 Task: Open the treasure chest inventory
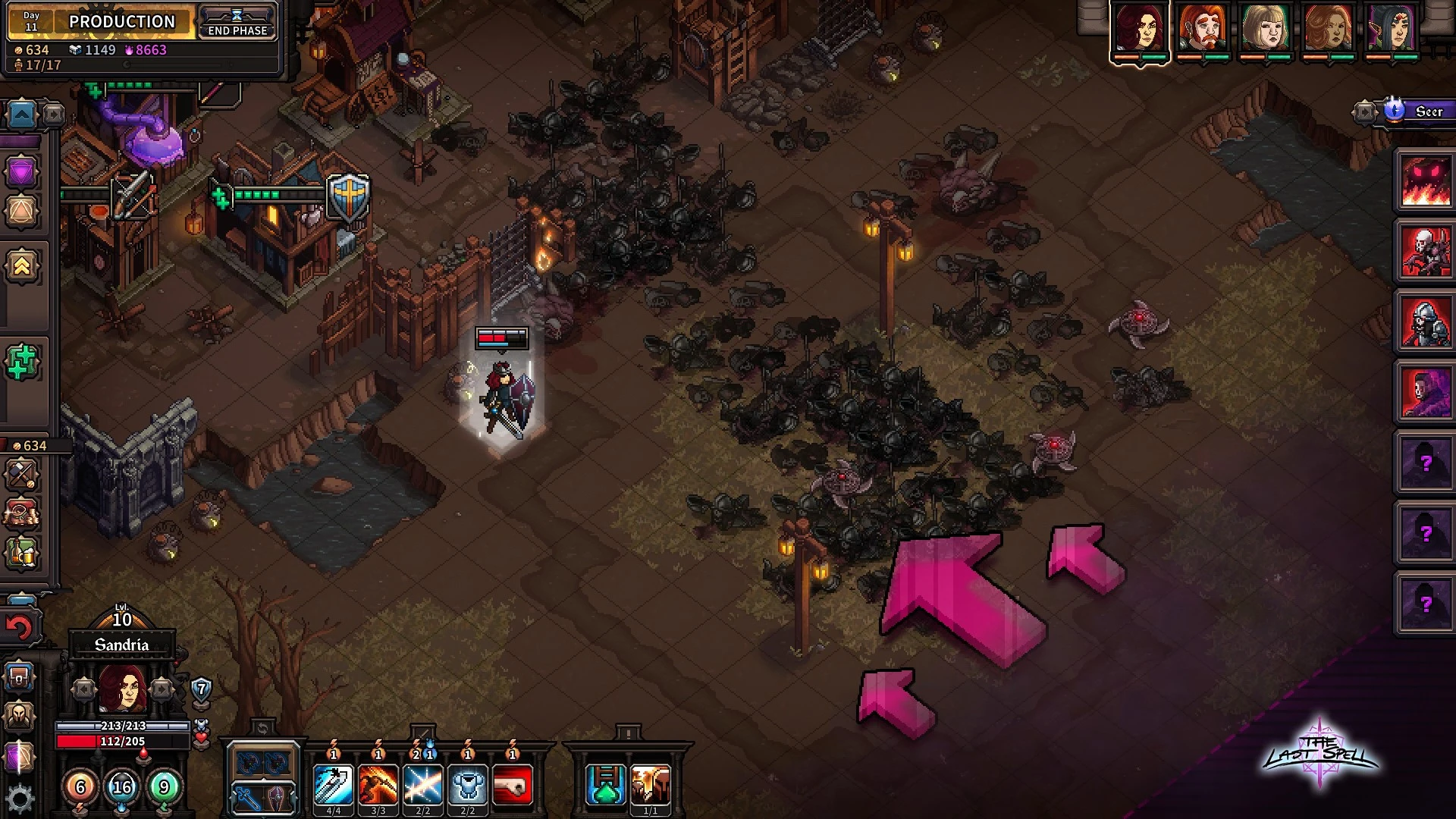(20, 676)
